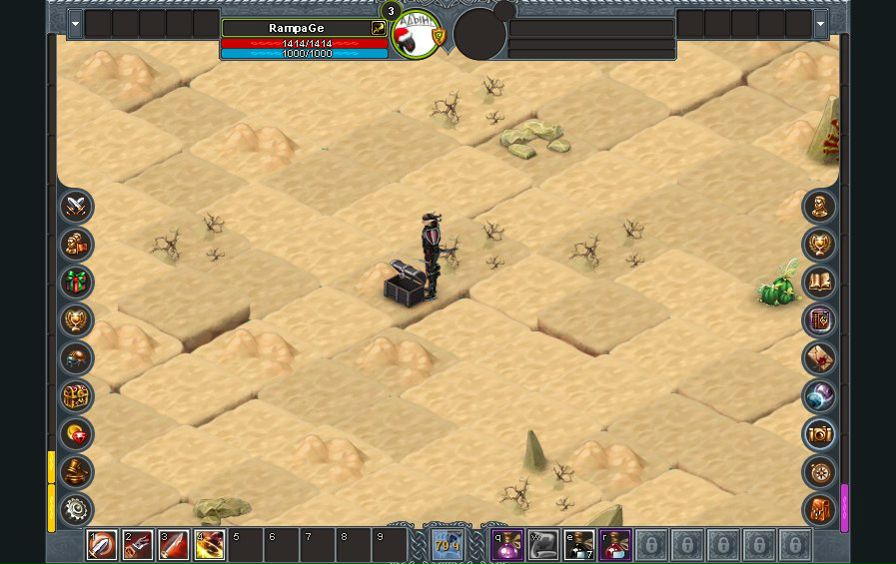Click the camera screenshot icon
This screenshot has width=896, height=564.
click(x=819, y=434)
